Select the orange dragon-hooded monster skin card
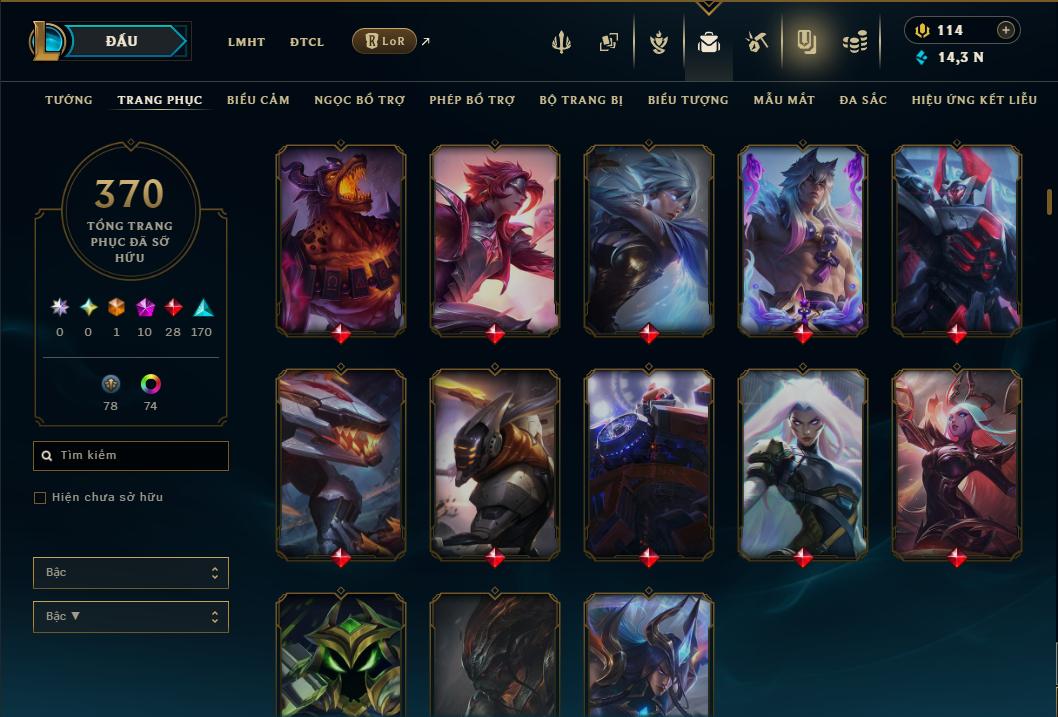This screenshot has width=1058, height=717. (341, 238)
